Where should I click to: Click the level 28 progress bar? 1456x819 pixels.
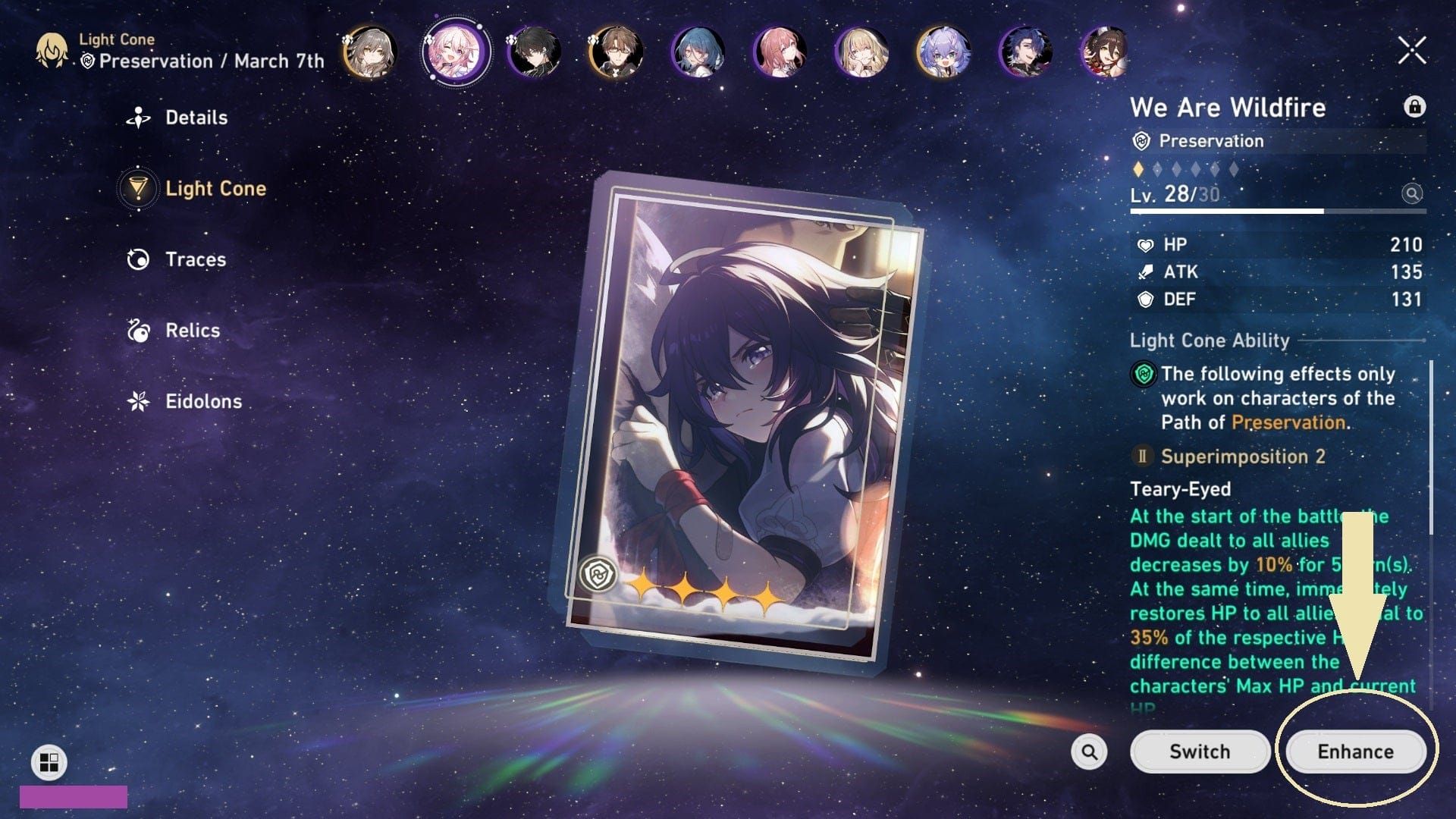pyautogui.click(x=1276, y=210)
